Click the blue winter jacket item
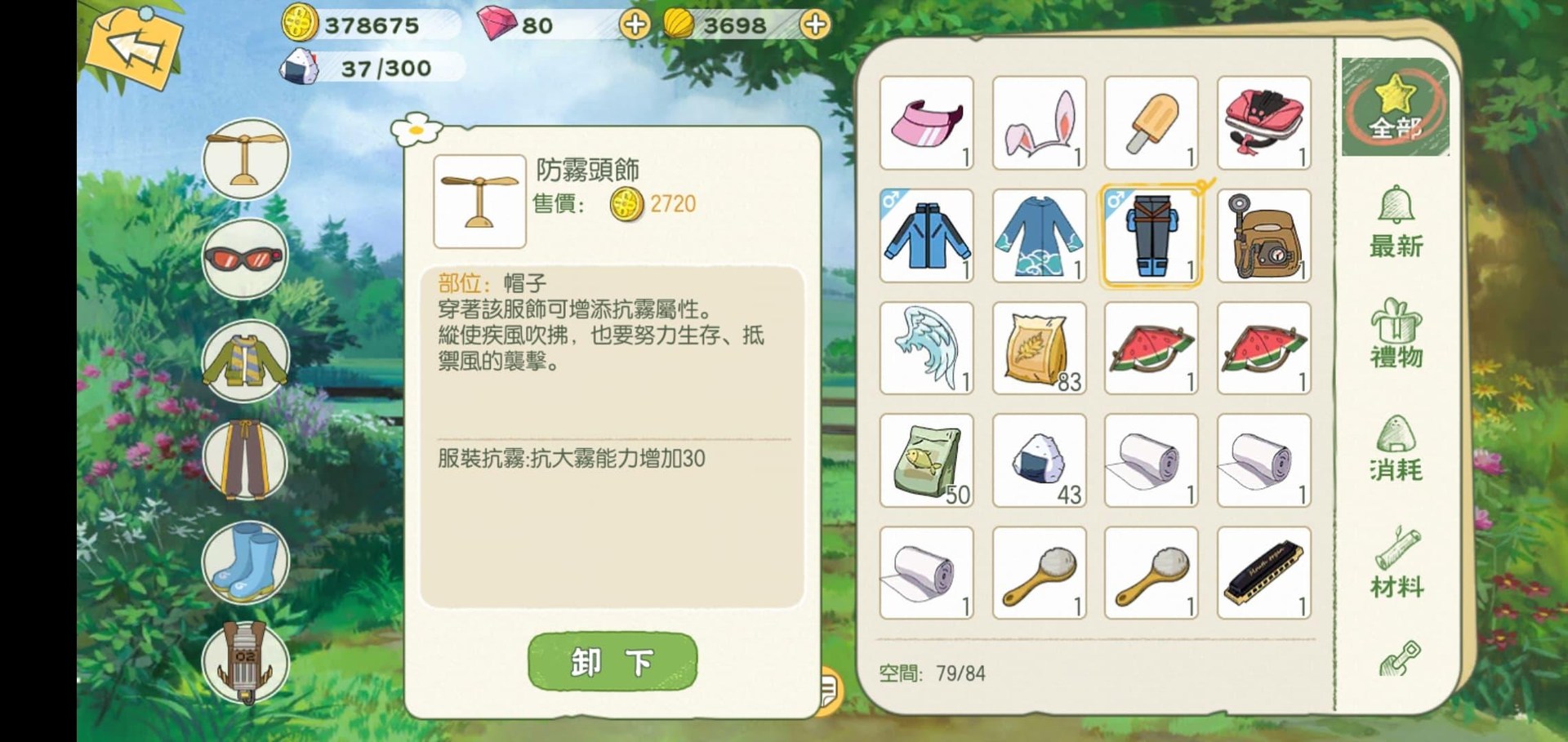The width and height of the screenshot is (1568, 742). tap(926, 236)
